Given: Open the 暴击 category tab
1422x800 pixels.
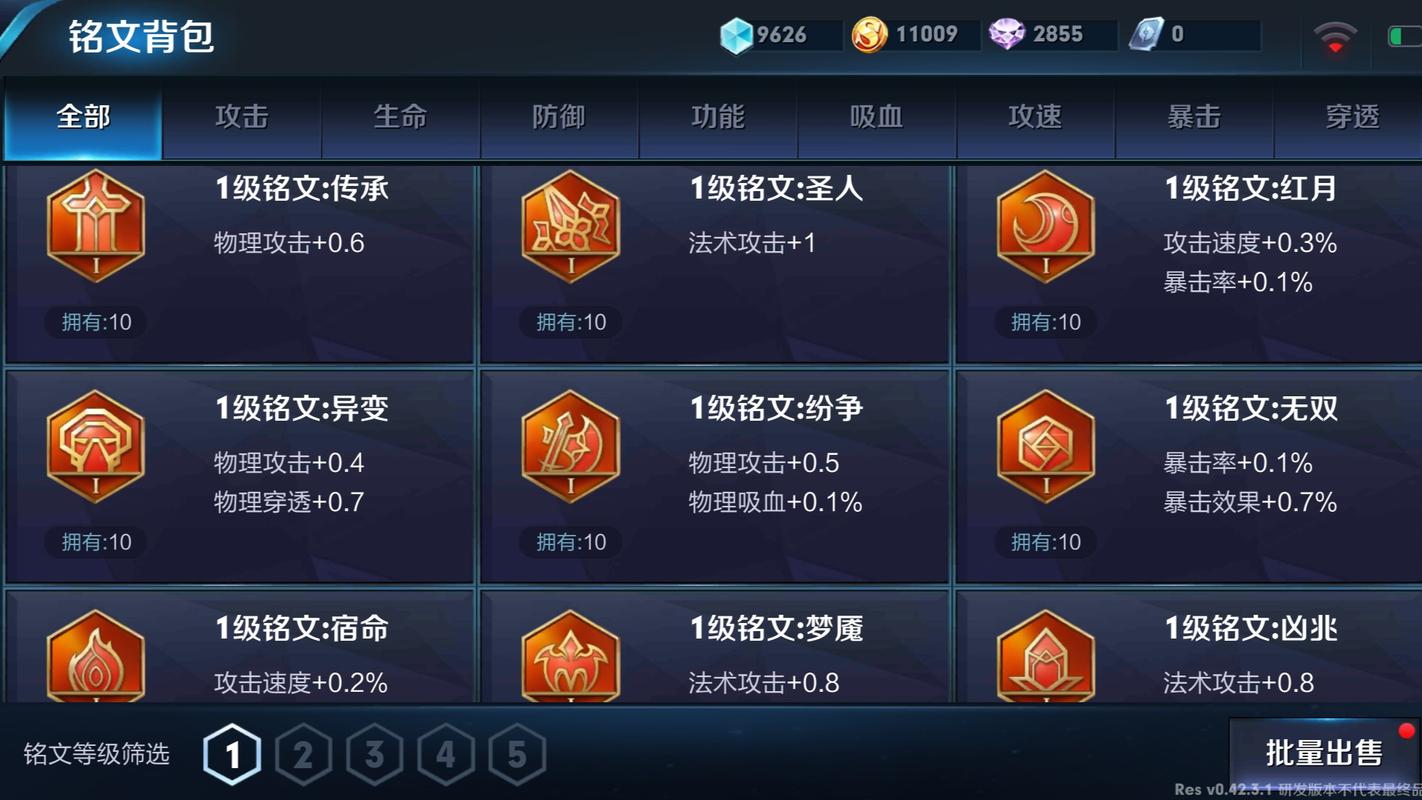Looking at the screenshot, I should tap(1194, 117).
